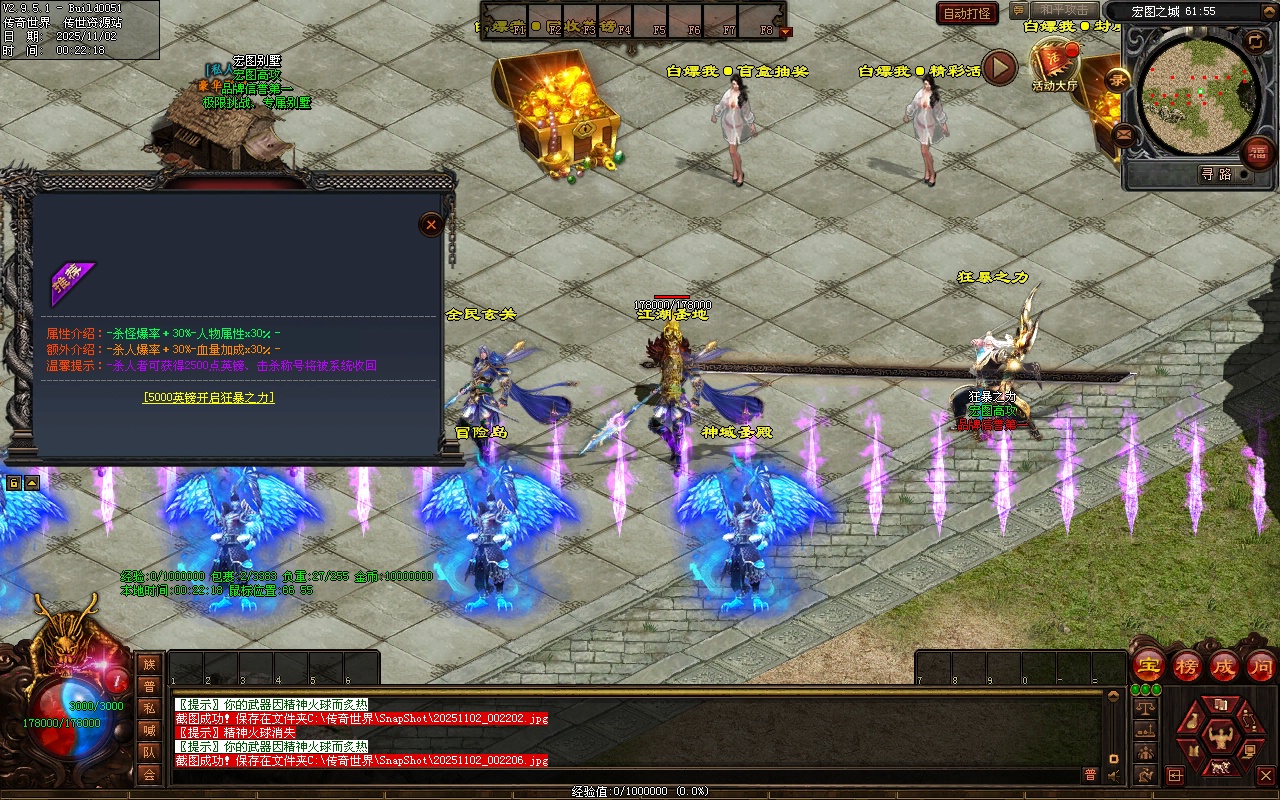Select the 族 chat channel tab
Screen dimensions: 1280x800
coord(149,664)
